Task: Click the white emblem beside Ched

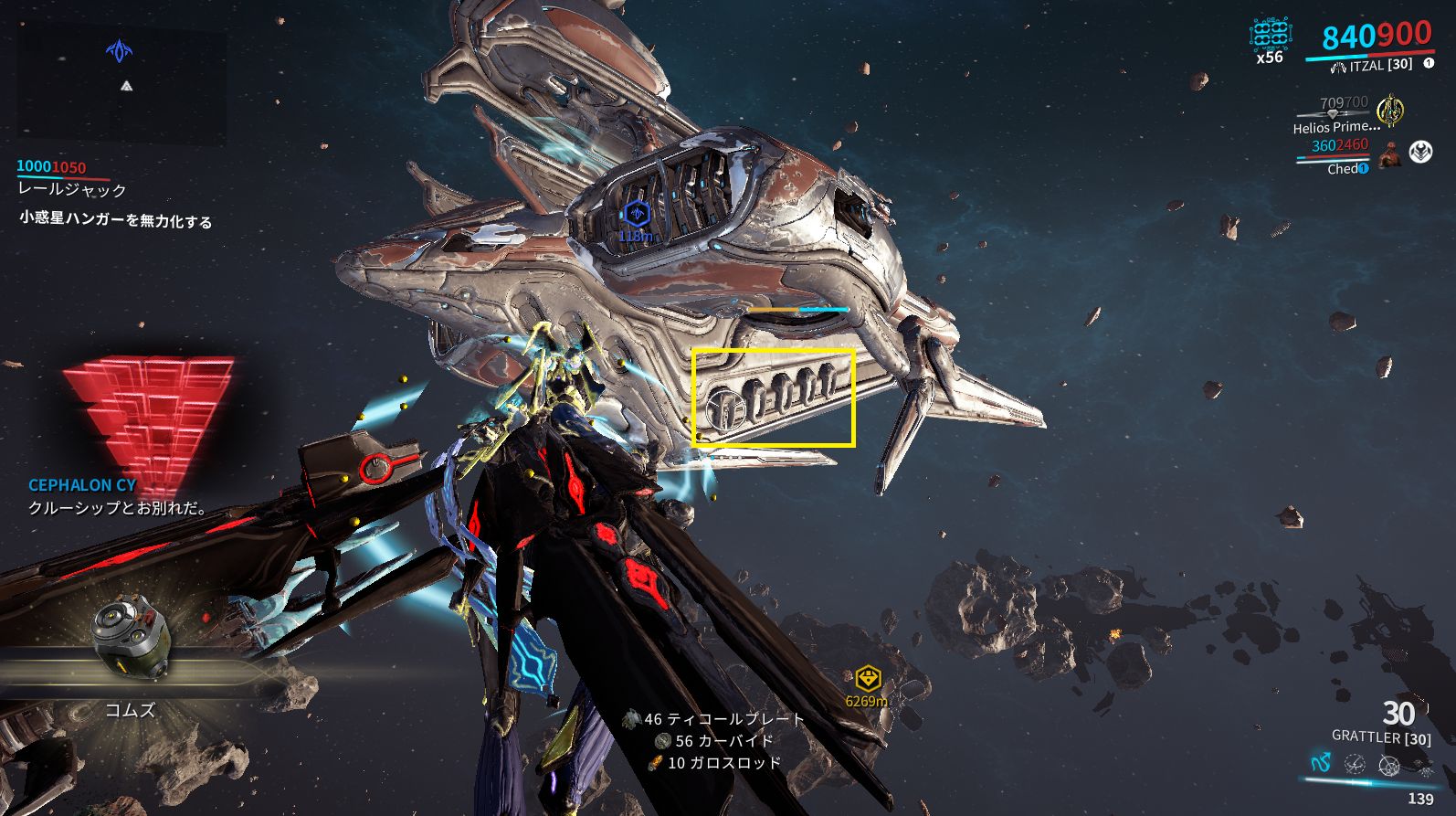Action: click(1420, 152)
